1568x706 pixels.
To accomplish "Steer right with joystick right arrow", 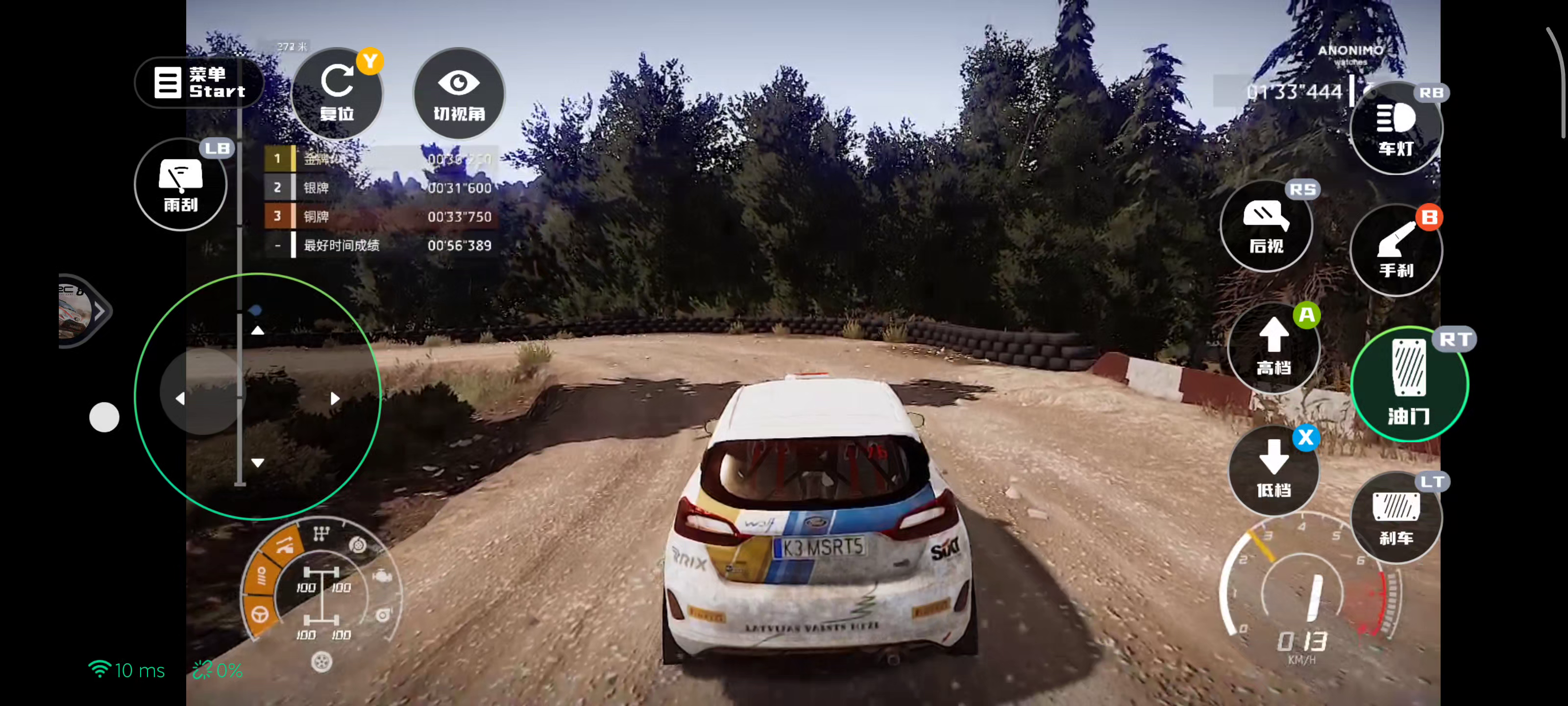I will [335, 399].
